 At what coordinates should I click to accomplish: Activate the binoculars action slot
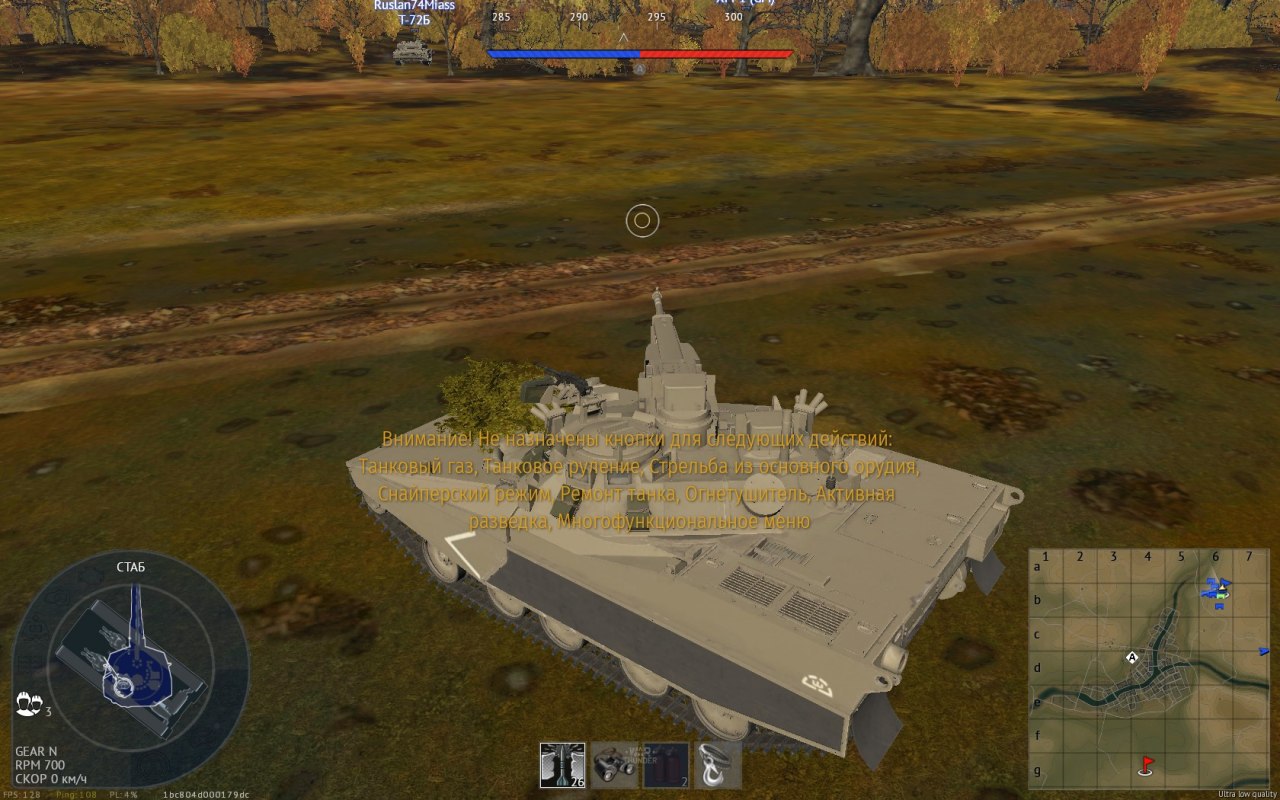tap(614, 765)
